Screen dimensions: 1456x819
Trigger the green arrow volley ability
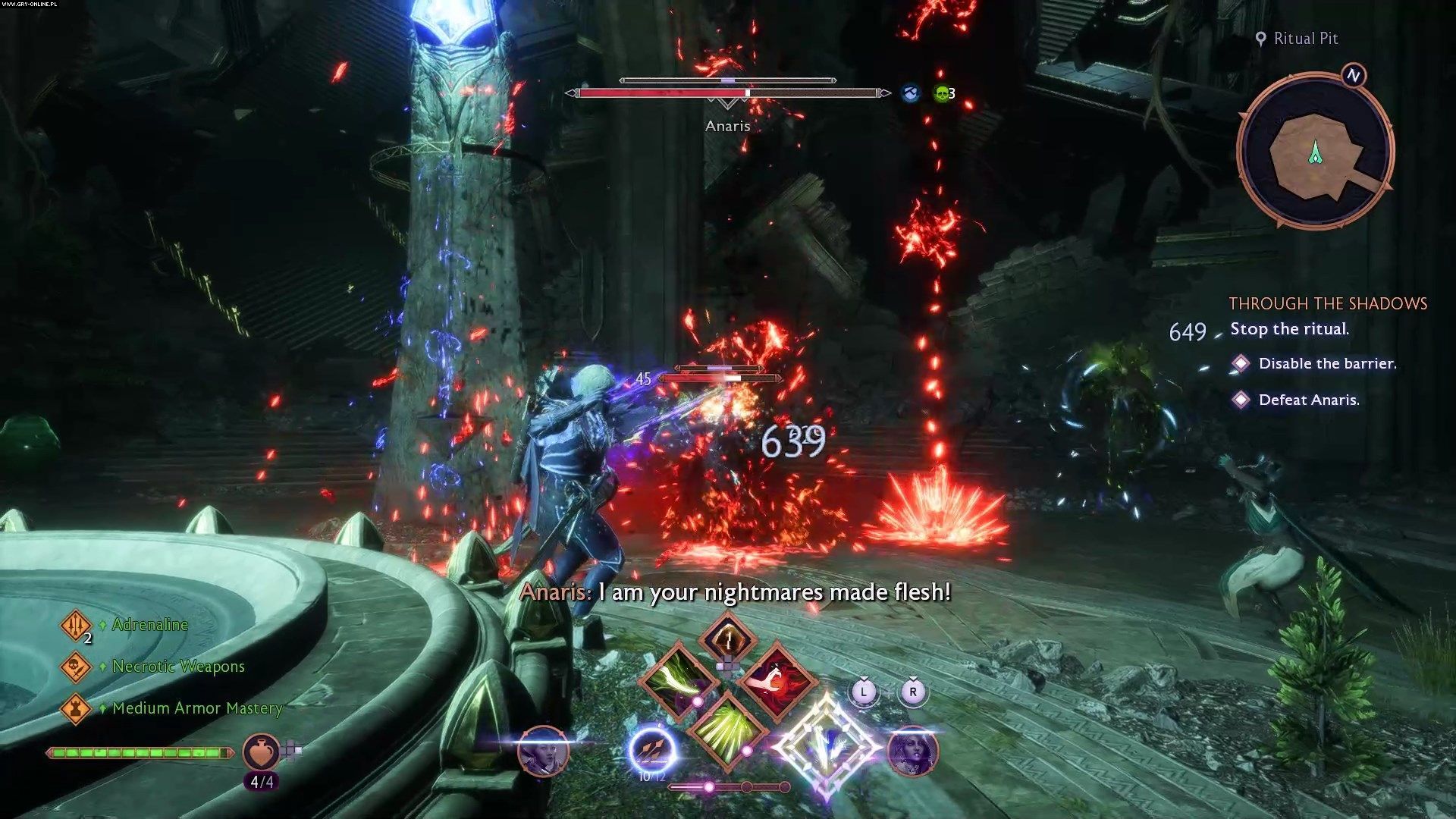(x=727, y=730)
